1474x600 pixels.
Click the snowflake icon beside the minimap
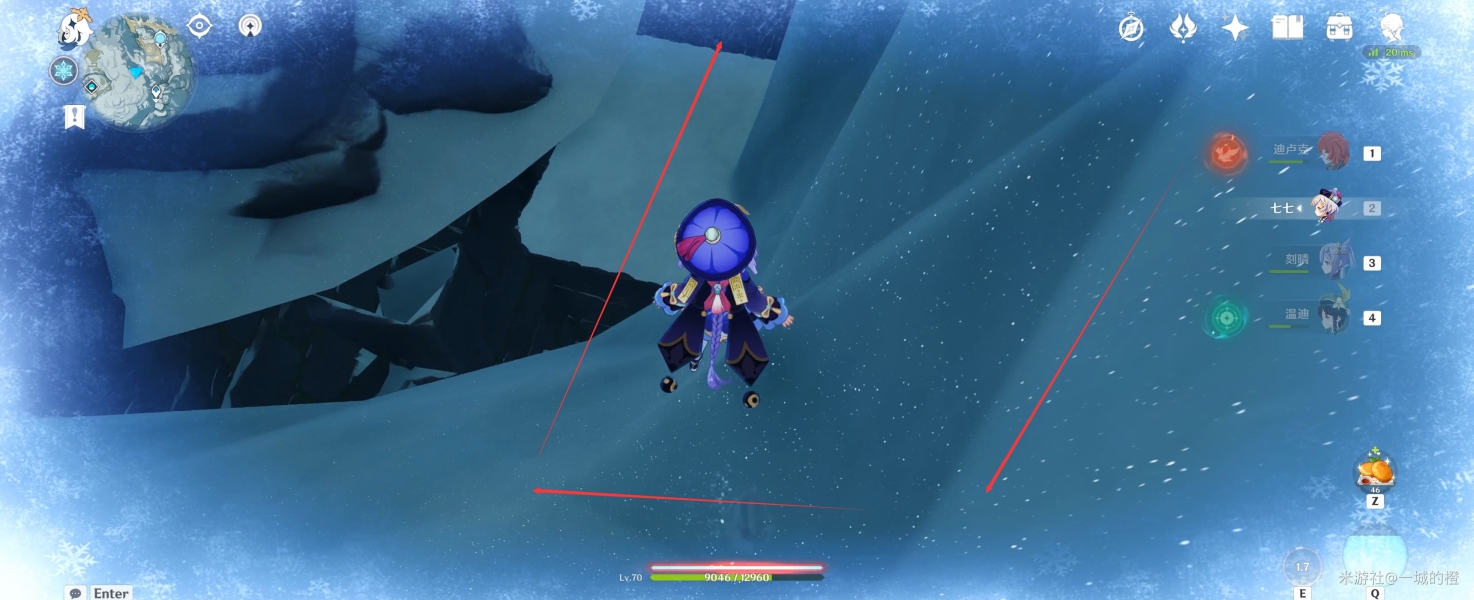[x=64, y=71]
